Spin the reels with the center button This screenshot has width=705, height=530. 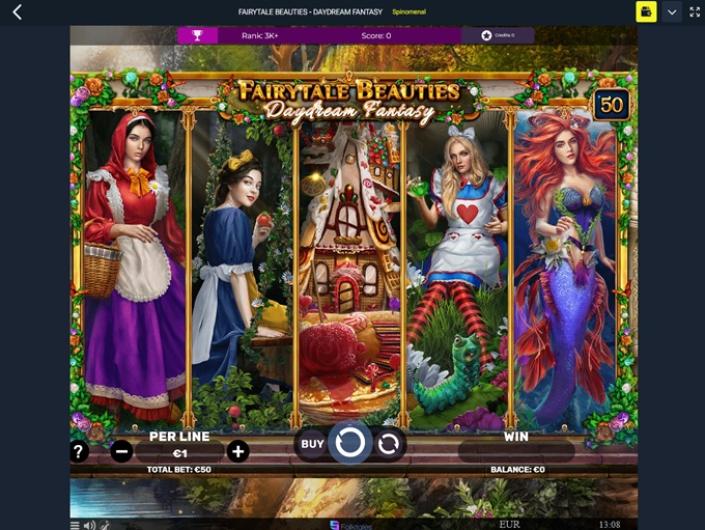pyautogui.click(x=350, y=443)
